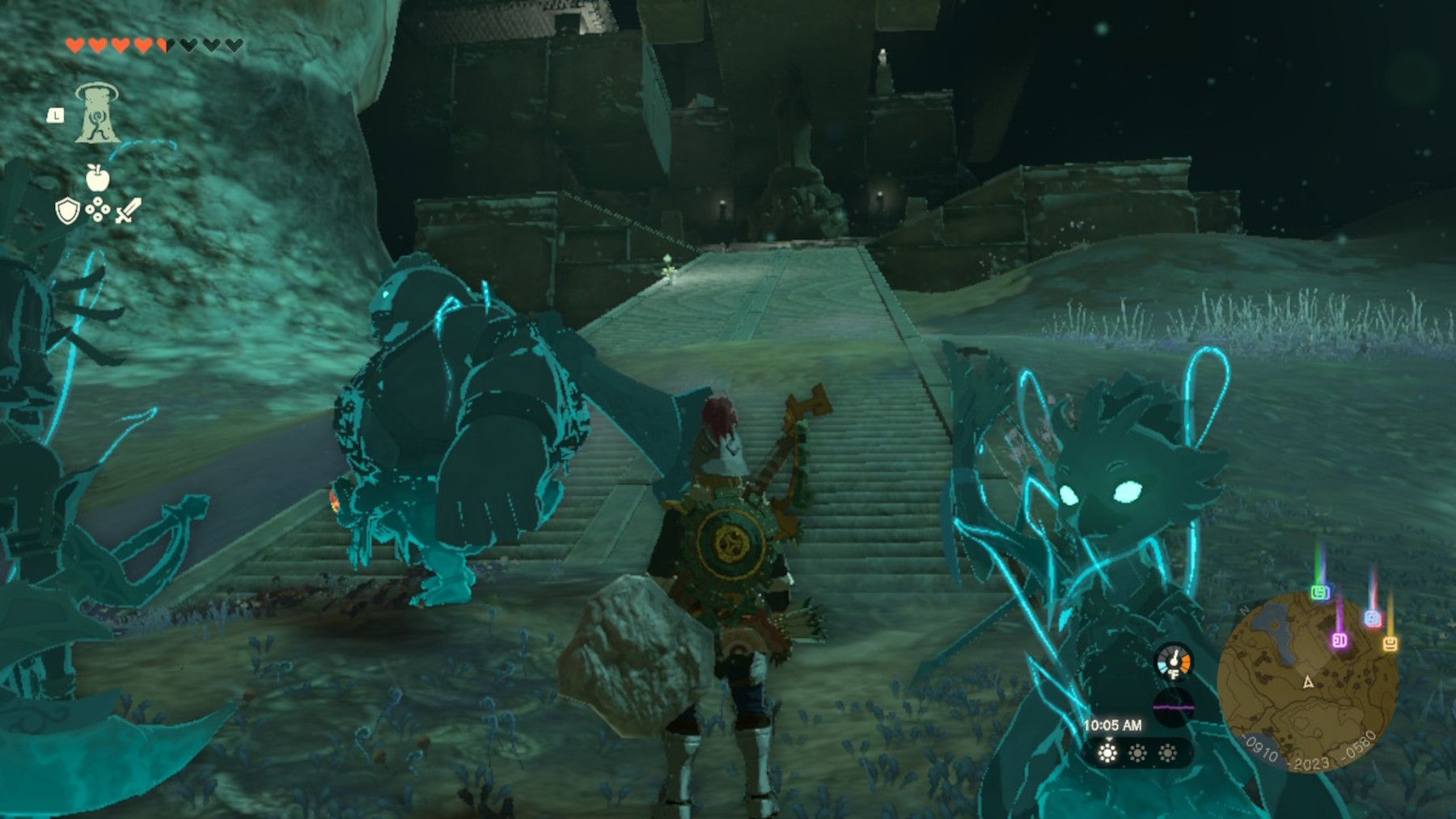Image resolution: width=1456 pixels, height=819 pixels.
Task: Click the sparkle effect buff icon
Action: [x=97, y=209]
